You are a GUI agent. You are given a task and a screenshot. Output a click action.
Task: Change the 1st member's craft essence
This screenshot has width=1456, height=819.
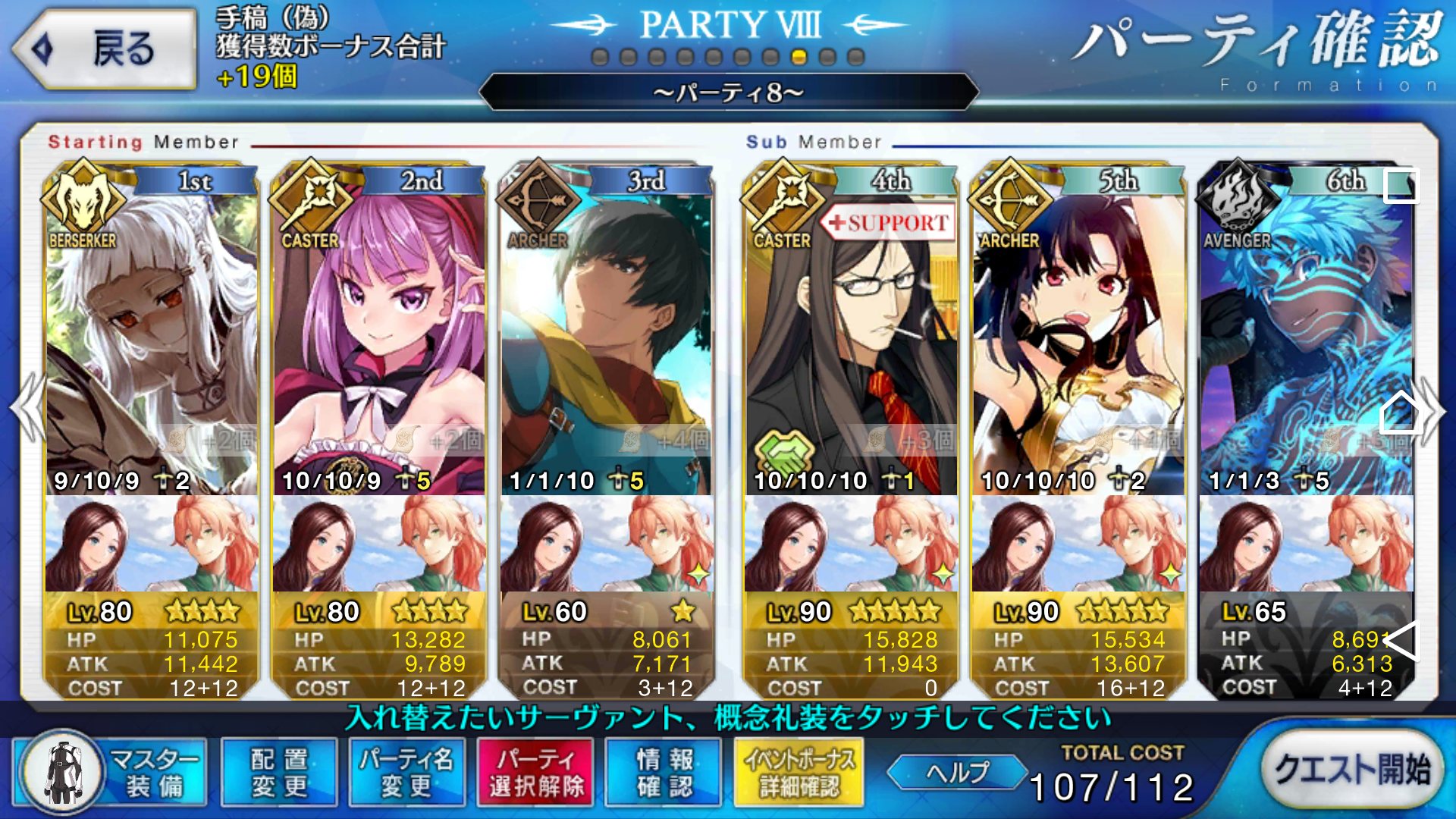tap(152, 543)
